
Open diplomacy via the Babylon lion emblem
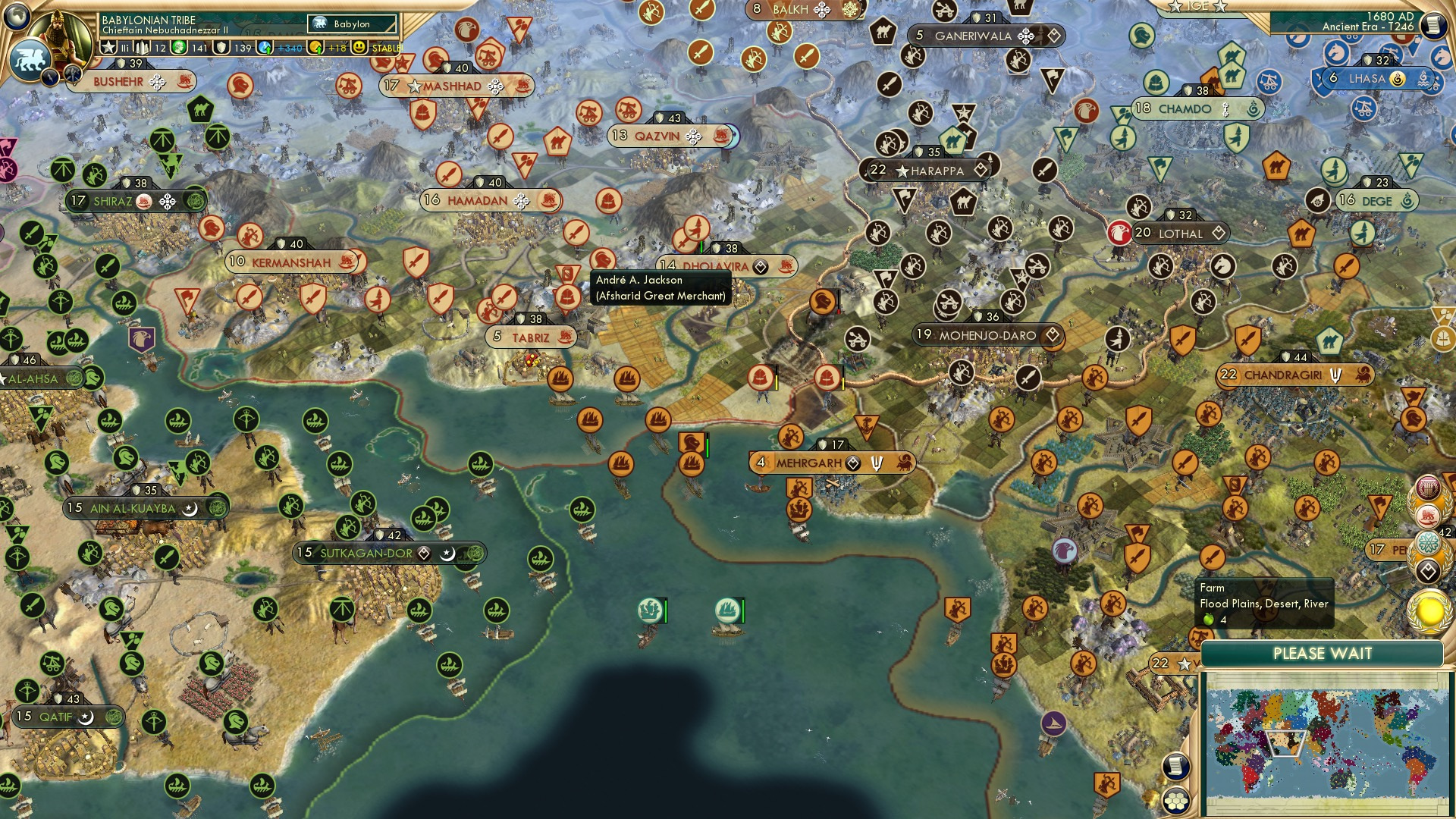[x=30, y=59]
